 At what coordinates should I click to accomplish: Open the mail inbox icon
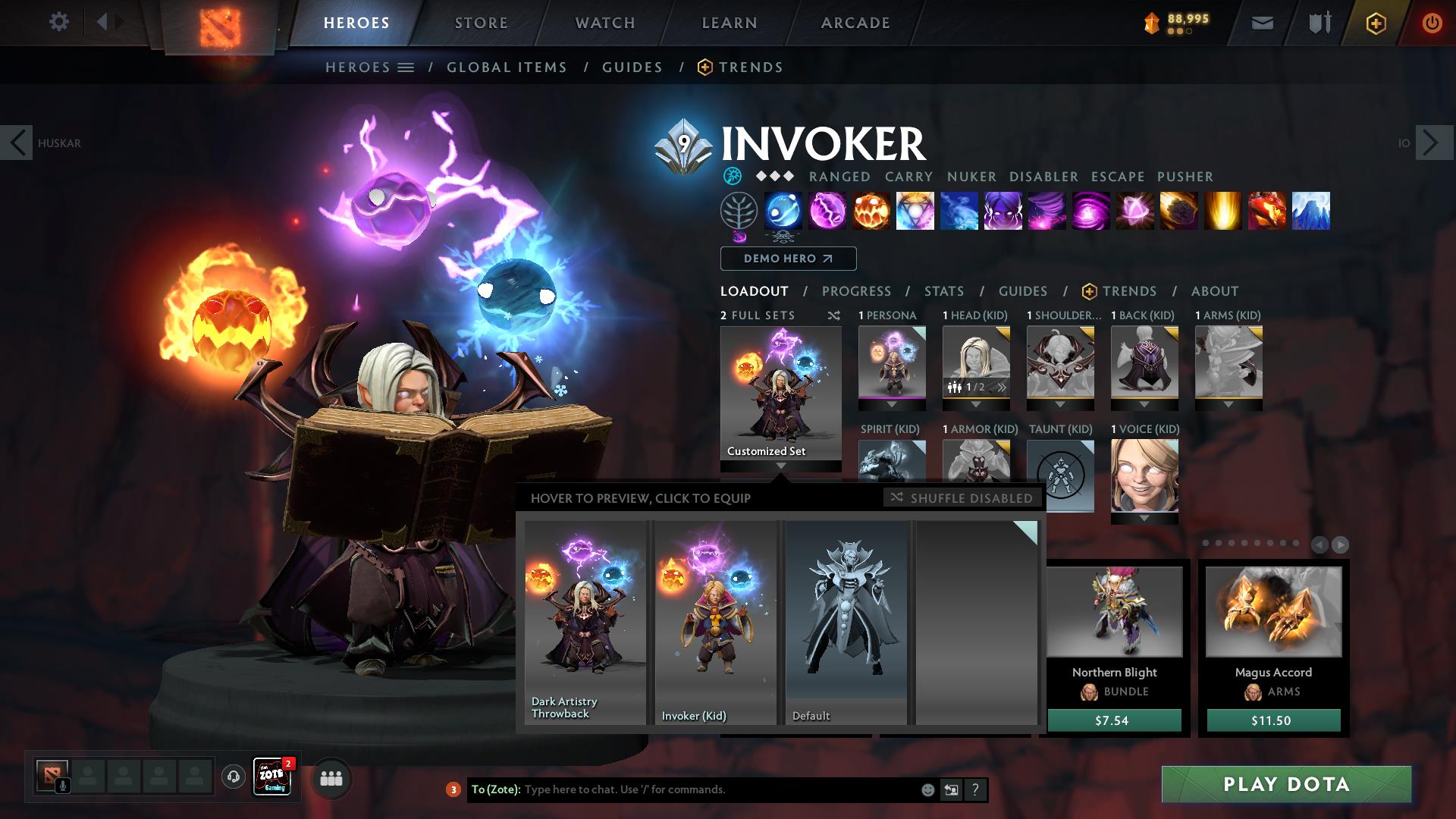[1262, 22]
